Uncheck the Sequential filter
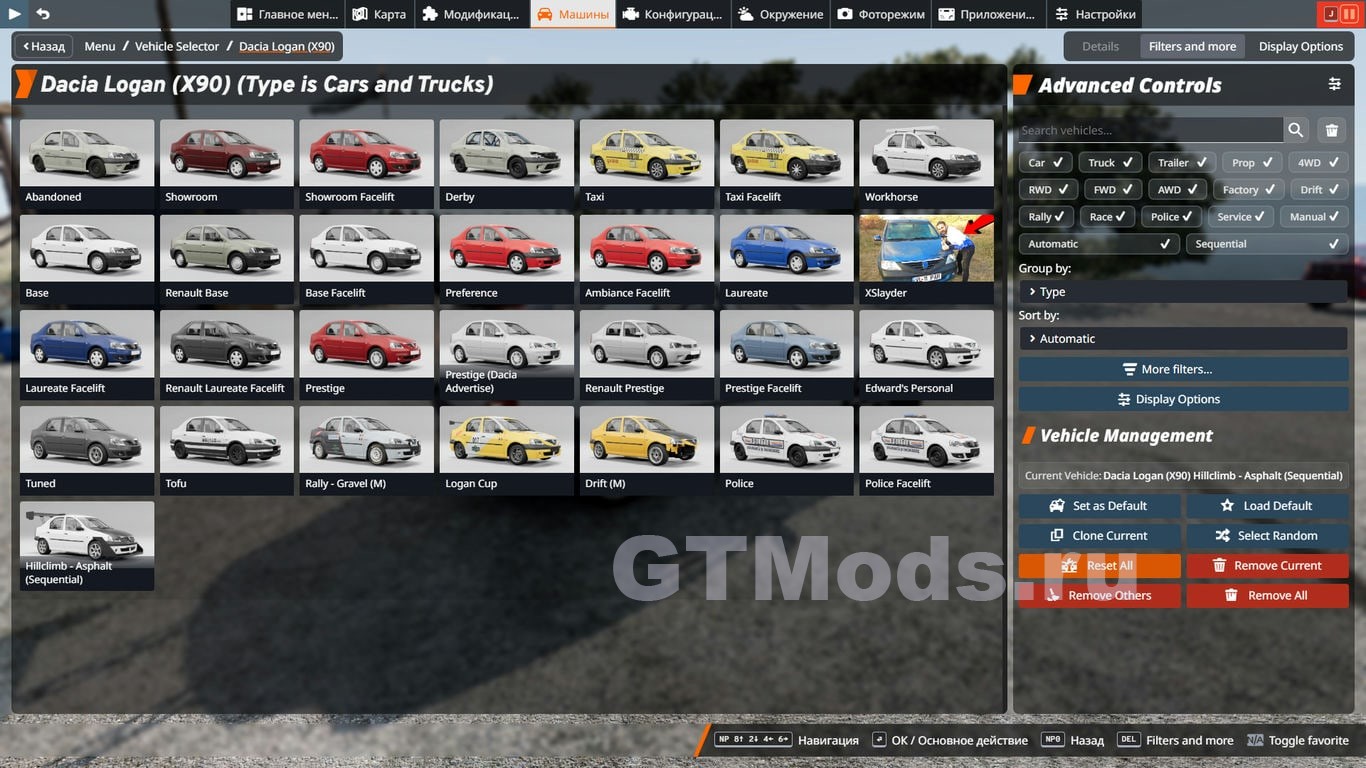The image size is (1366, 768). (1266, 243)
